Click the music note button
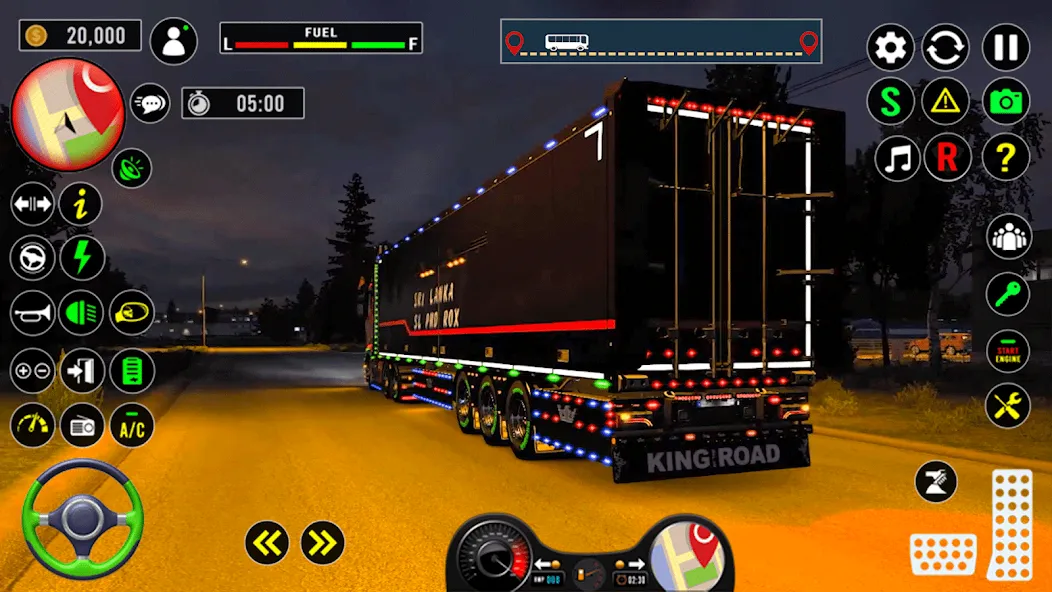This screenshot has width=1052, height=592. (897, 158)
